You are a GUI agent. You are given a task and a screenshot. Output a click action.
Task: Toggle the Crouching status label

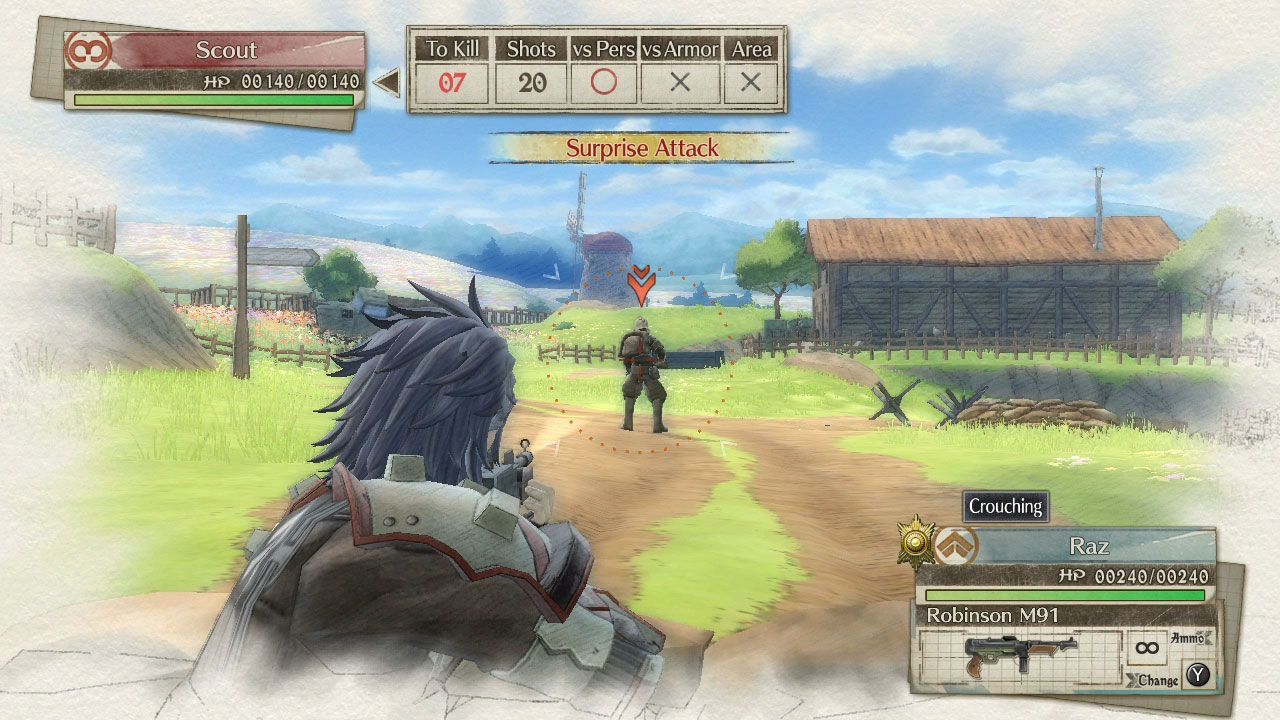pyautogui.click(x=1004, y=507)
